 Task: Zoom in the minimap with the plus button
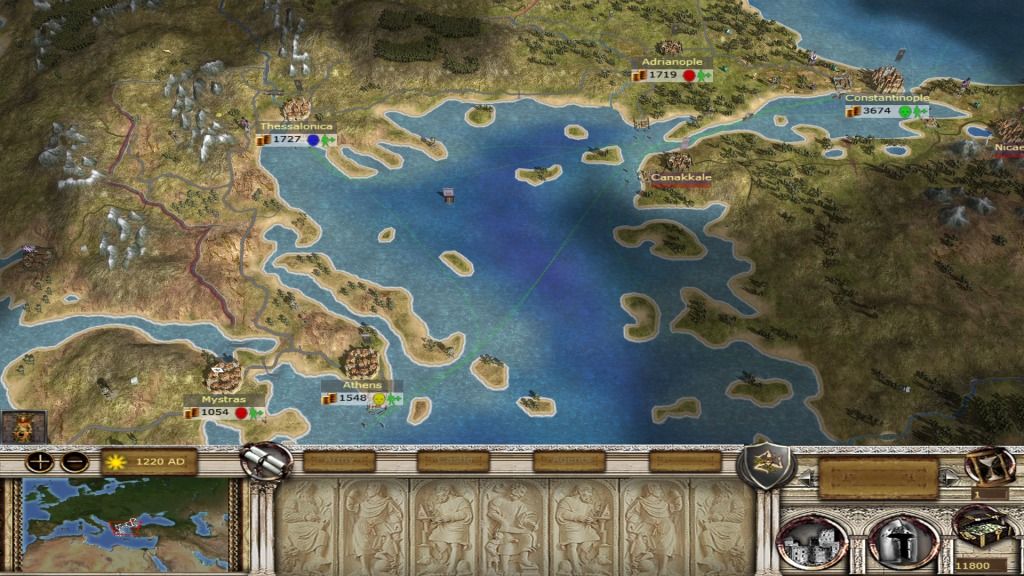[x=40, y=462]
